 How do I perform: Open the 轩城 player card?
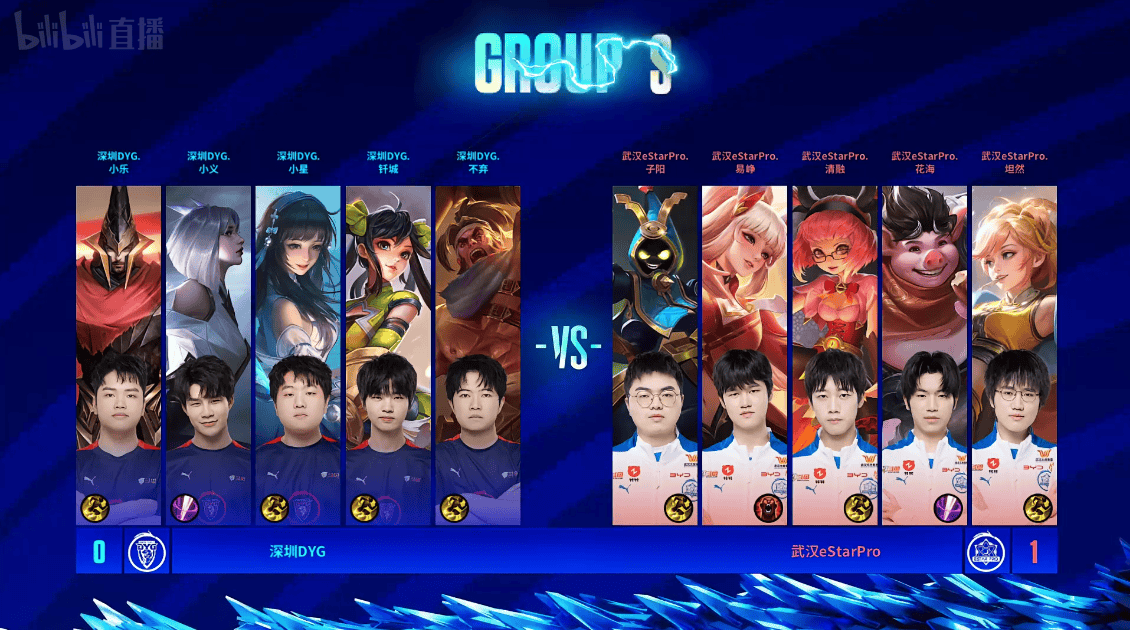click(388, 355)
